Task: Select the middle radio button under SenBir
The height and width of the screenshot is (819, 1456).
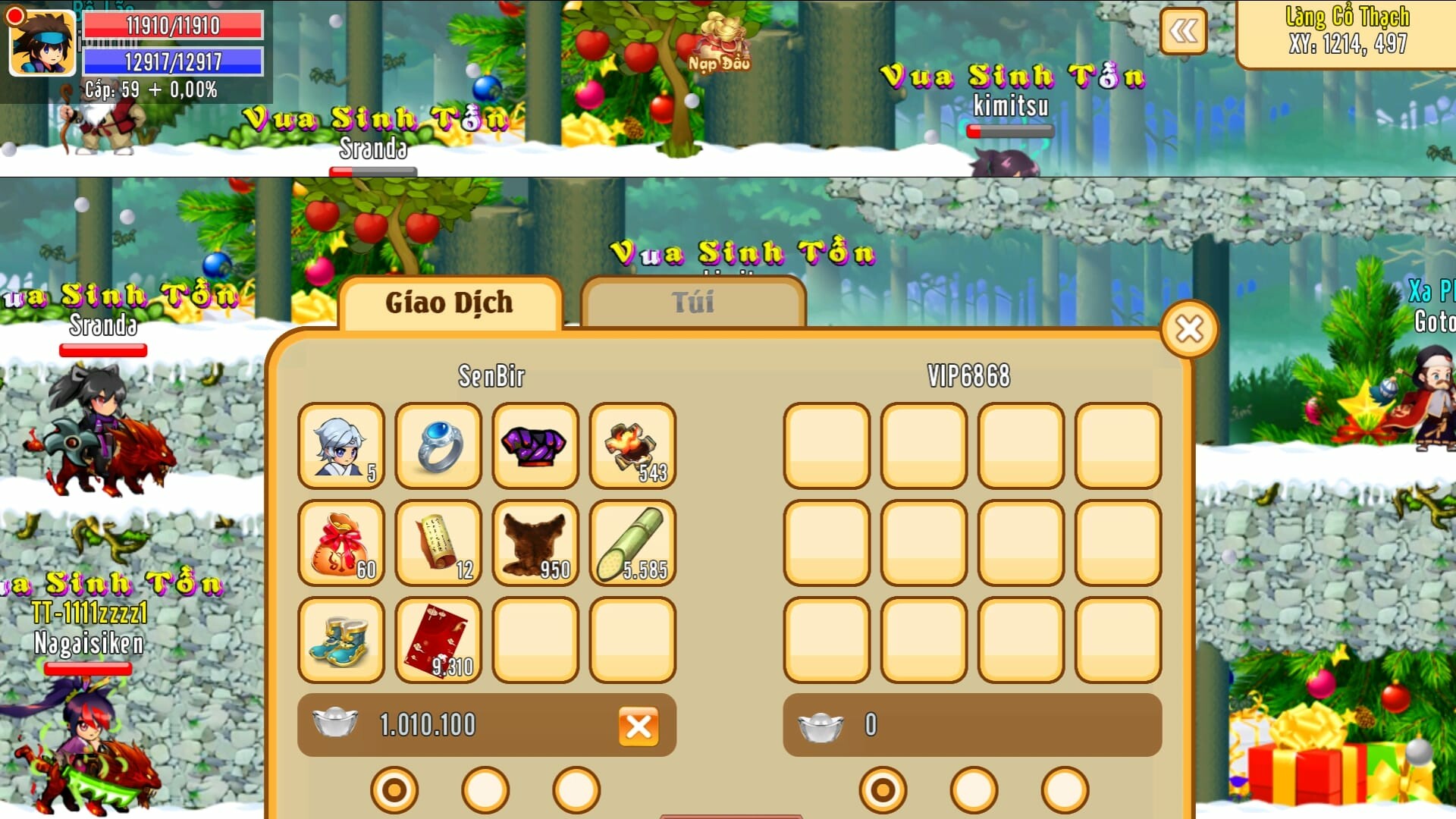Action: tap(485, 789)
